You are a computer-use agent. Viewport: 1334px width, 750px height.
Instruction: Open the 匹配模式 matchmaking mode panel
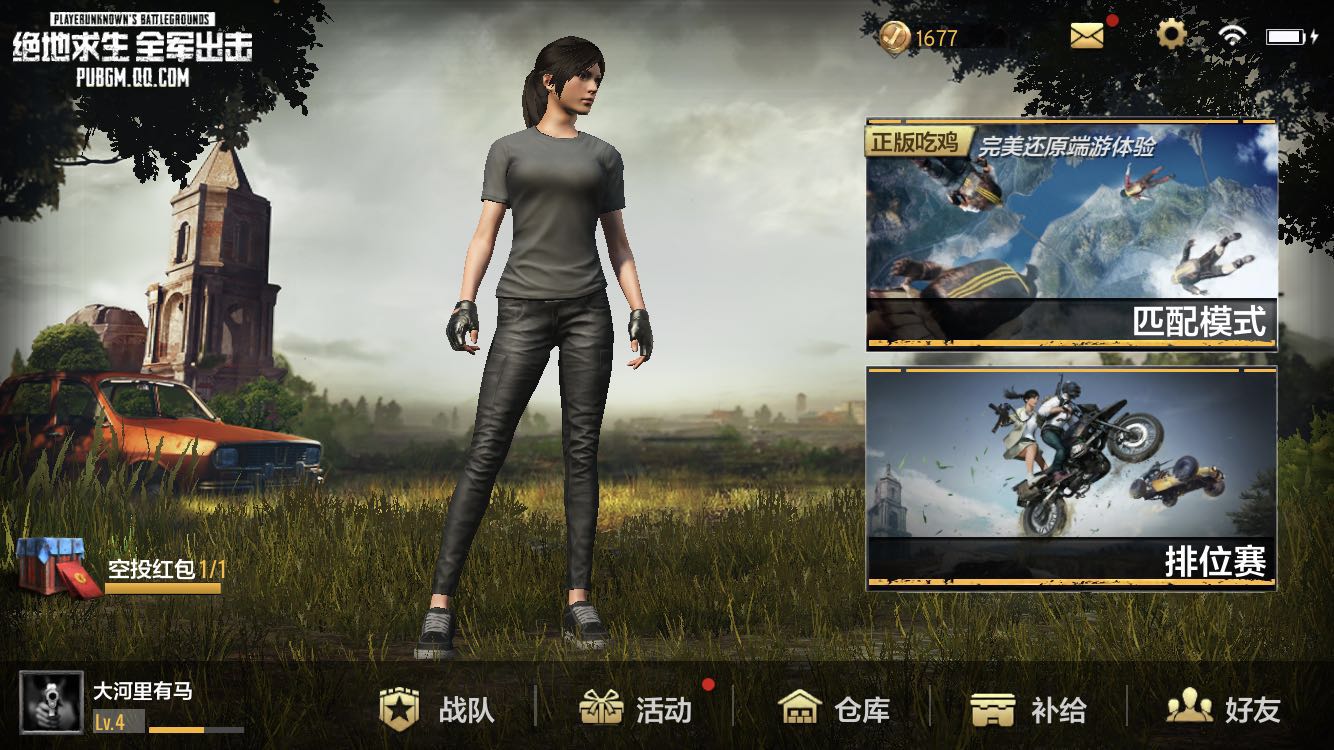click(1071, 236)
